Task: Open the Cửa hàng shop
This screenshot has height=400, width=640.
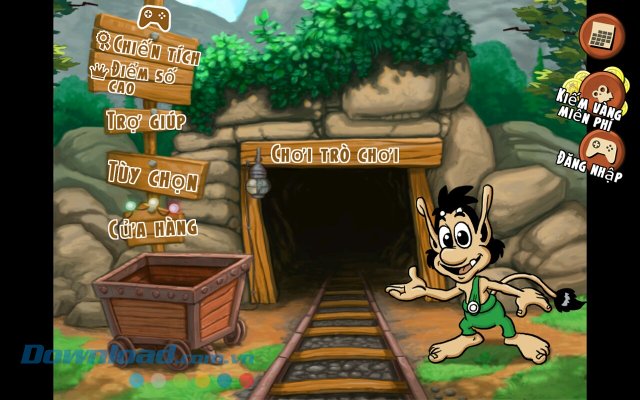Action: coord(152,227)
